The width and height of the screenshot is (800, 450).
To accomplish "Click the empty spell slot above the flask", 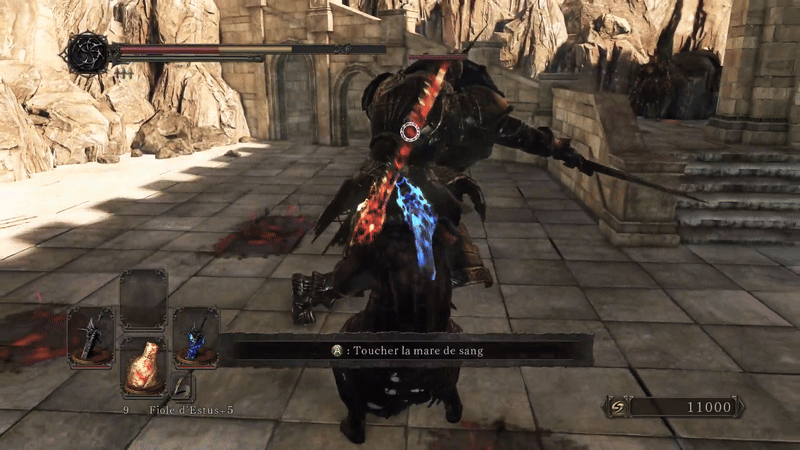I will pyautogui.click(x=143, y=299).
